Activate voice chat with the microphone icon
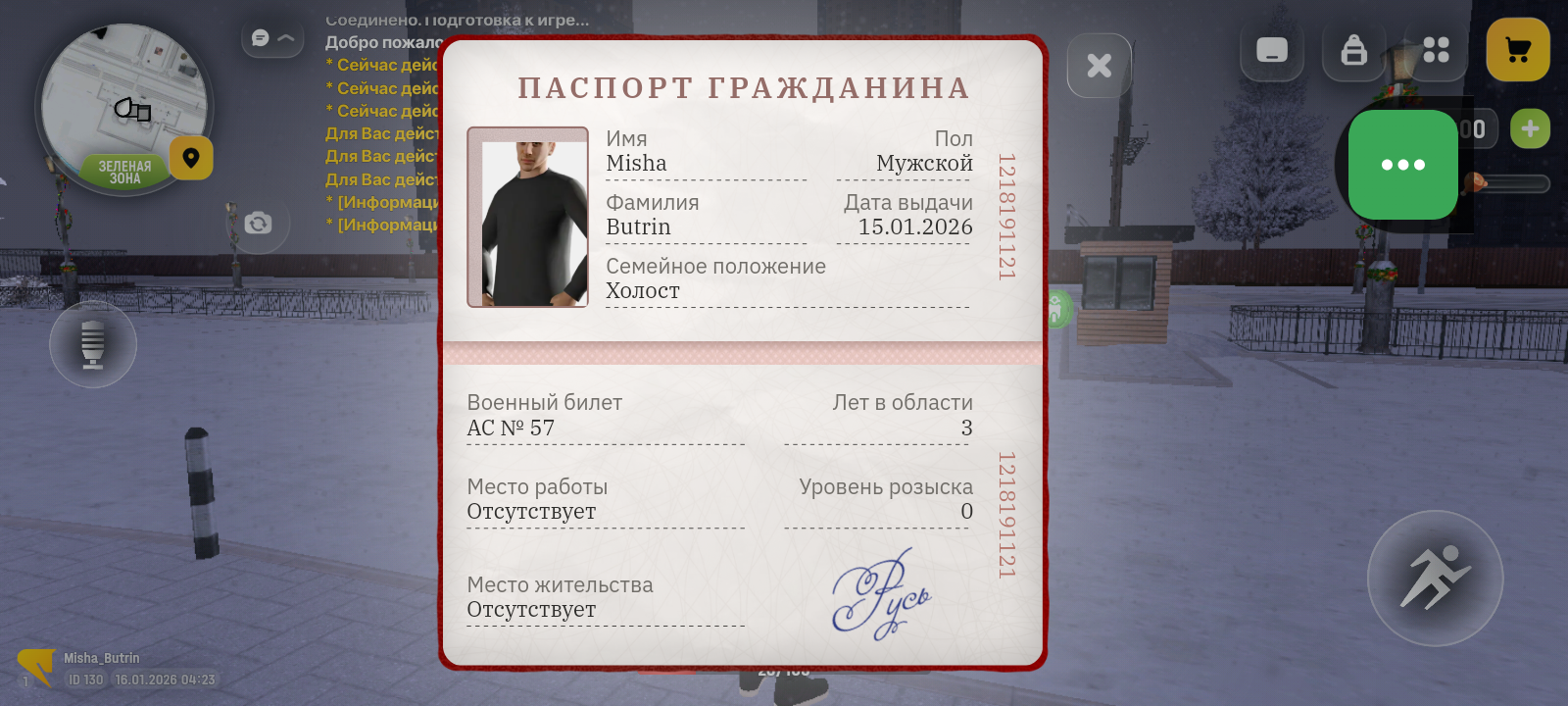The image size is (1568, 706). [x=93, y=344]
